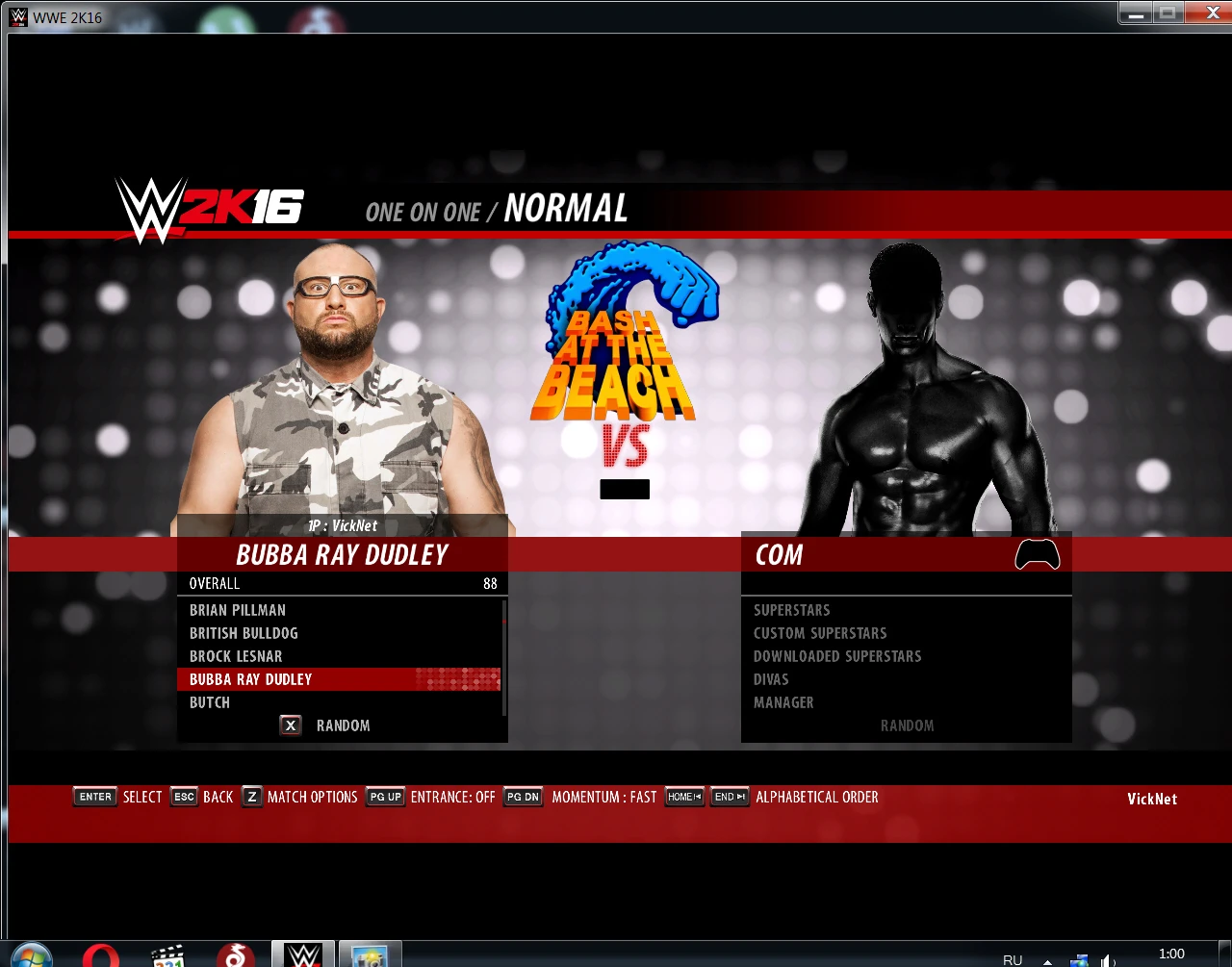Click the Xbox controller icon on COM panel
1232x967 pixels.
coord(1037,553)
